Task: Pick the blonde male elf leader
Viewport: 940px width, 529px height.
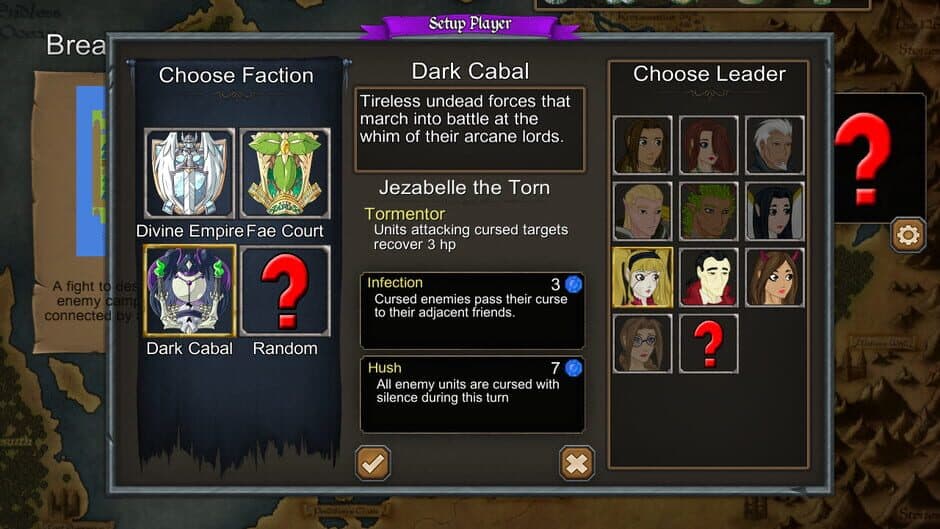Action: point(642,211)
